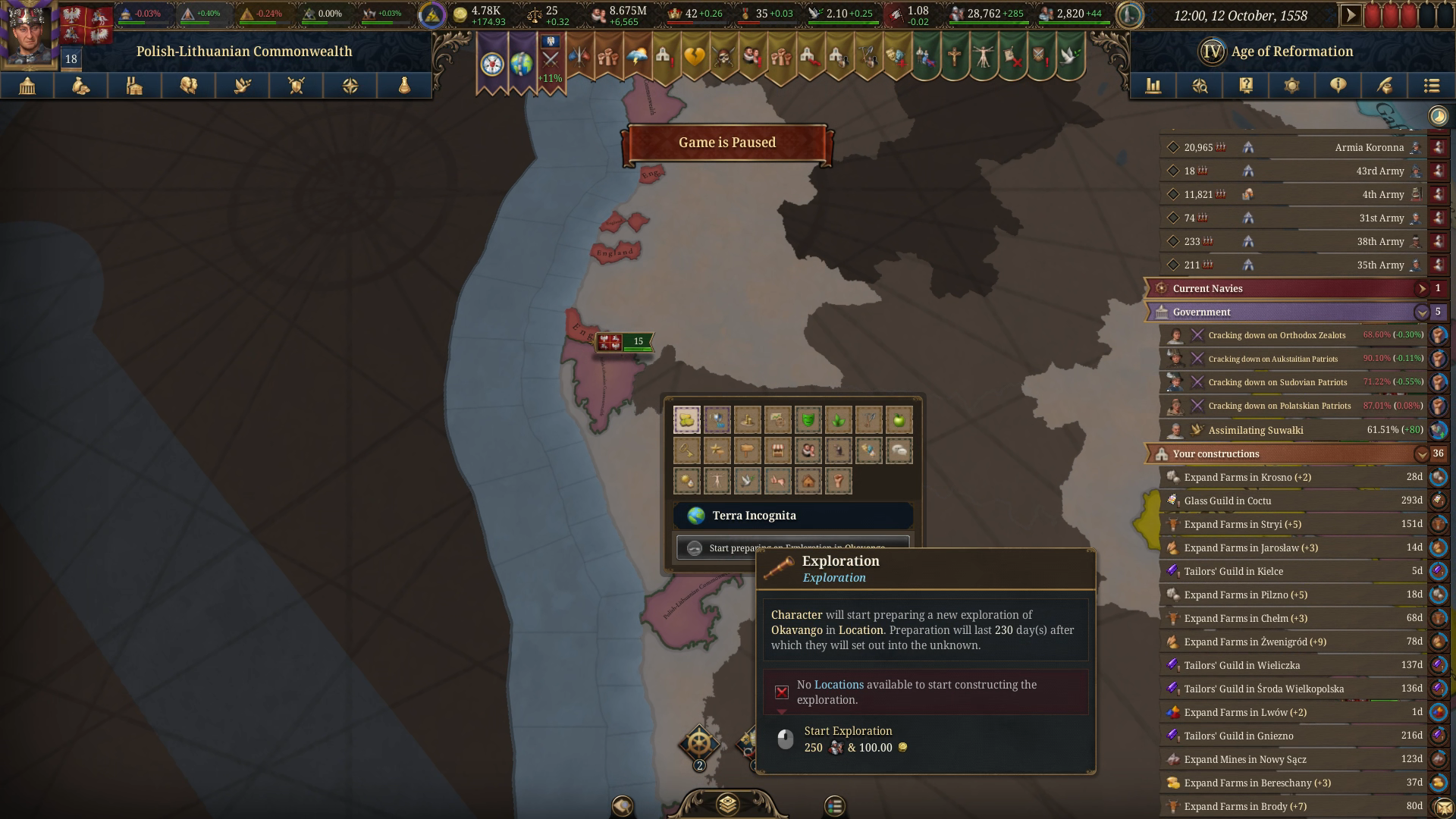Open the in-game Settings gear icon
Image resolution: width=1456 pixels, height=819 pixels.
pyautogui.click(x=1290, y=86)
